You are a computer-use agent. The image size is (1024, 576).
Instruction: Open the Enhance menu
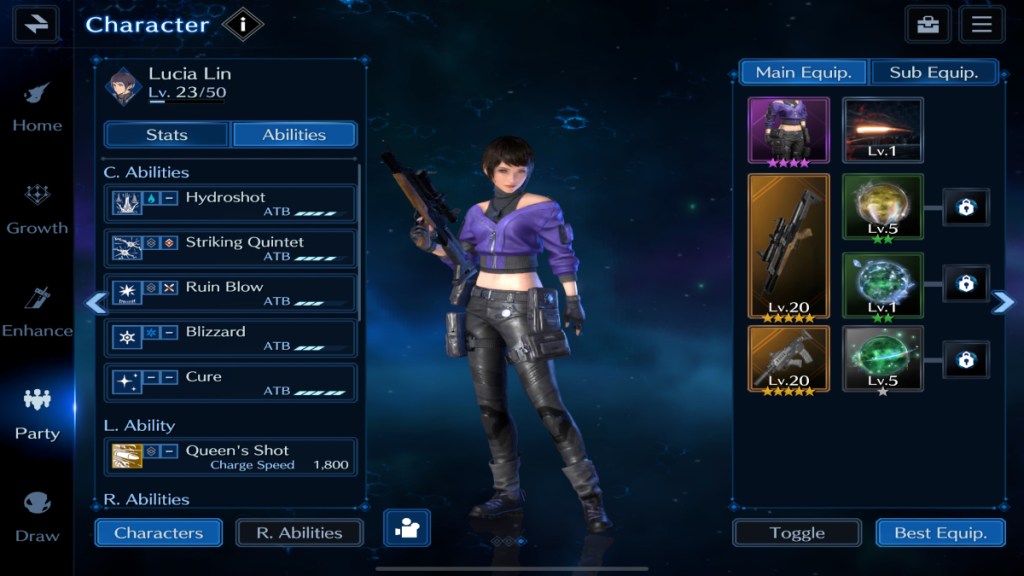click(37, 311)
